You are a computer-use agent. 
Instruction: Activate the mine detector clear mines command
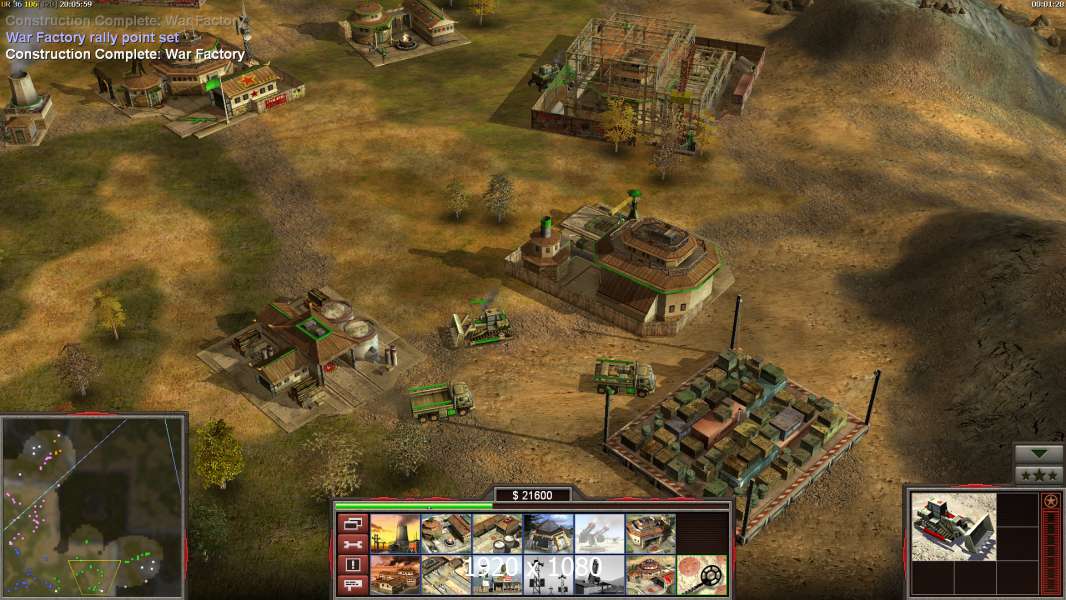tap(702, 575)
